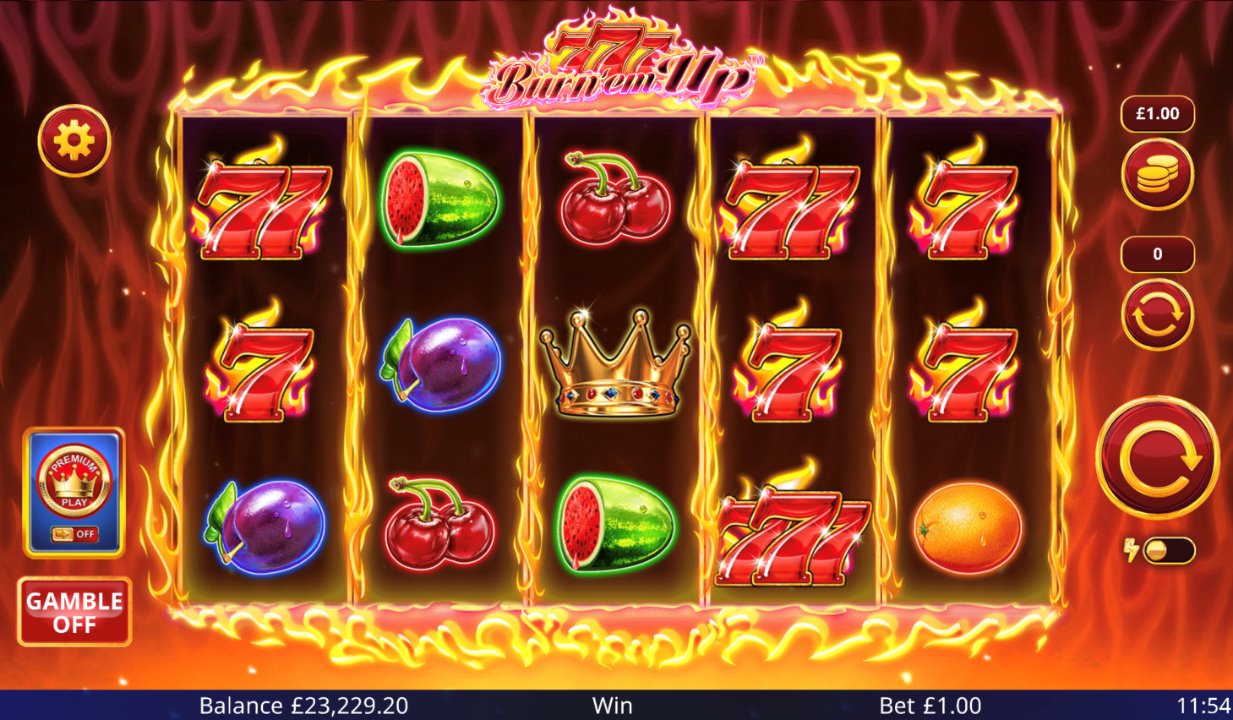Open the autoplay spins button

(1157, 314)
